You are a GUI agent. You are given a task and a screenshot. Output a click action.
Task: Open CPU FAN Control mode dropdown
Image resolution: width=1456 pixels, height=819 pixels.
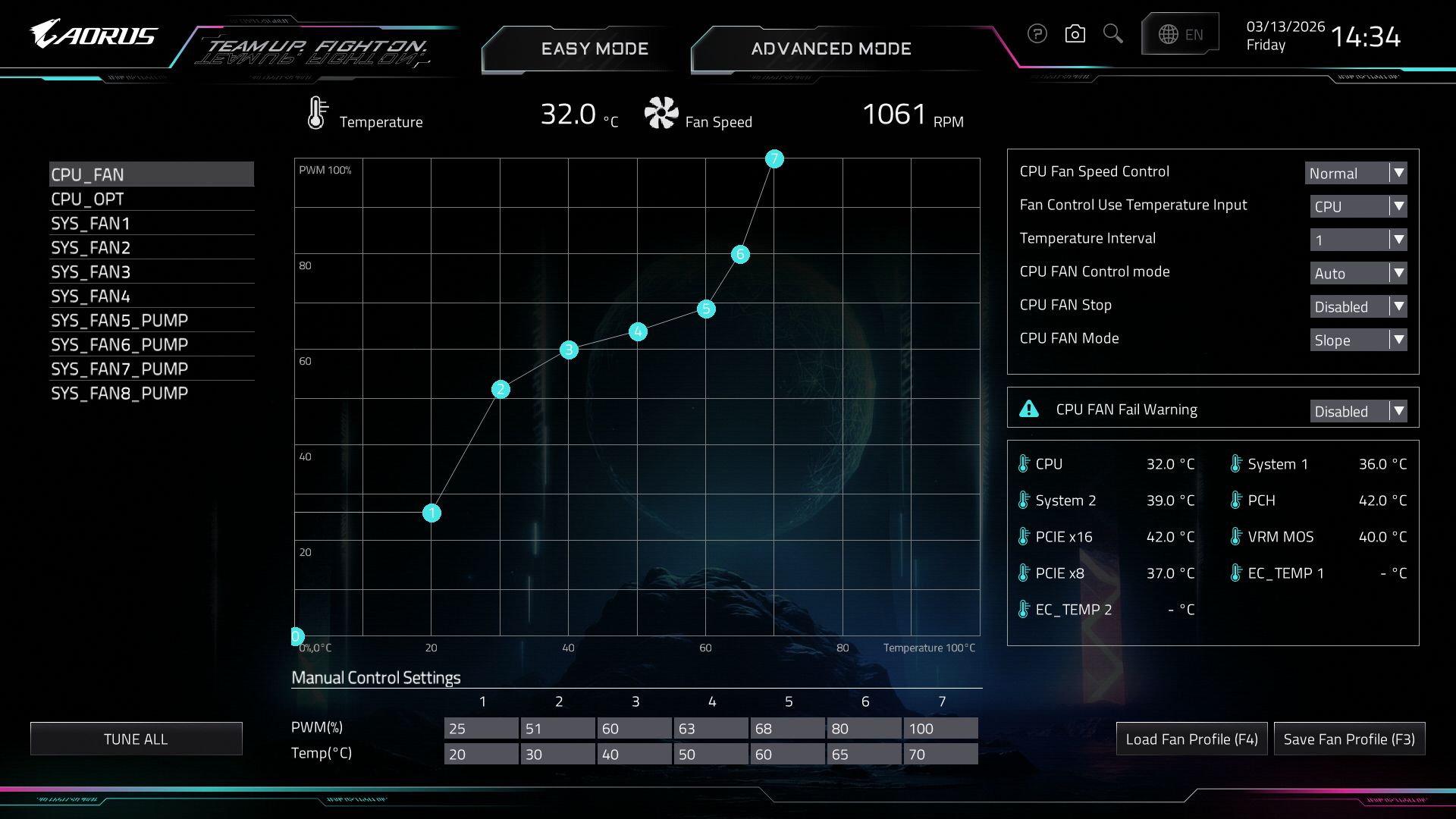click(1358, 273)
